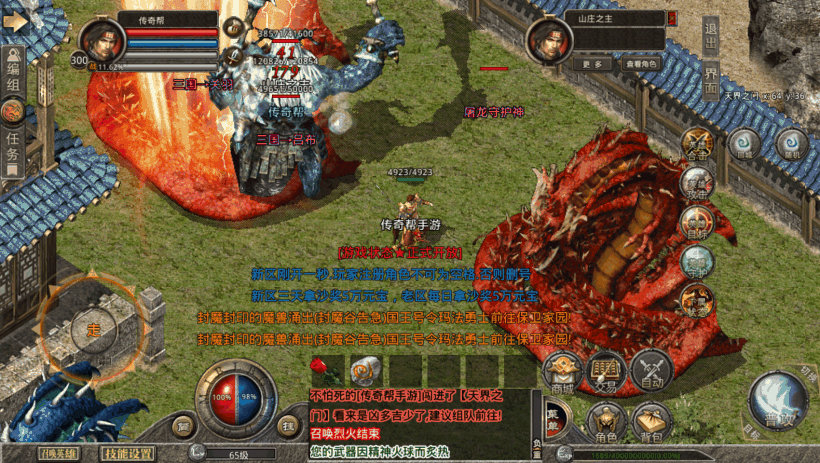The width and height of the screenshot is (820, 463).
Task: Open the 任务 quest tab
Action: click(x=13, y=146)
